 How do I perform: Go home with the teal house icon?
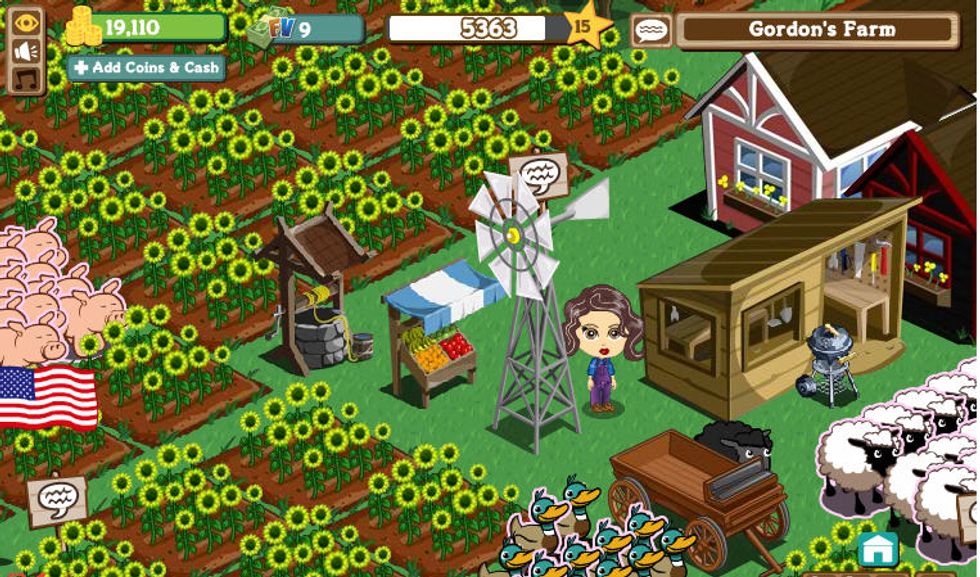pos(877,549)
